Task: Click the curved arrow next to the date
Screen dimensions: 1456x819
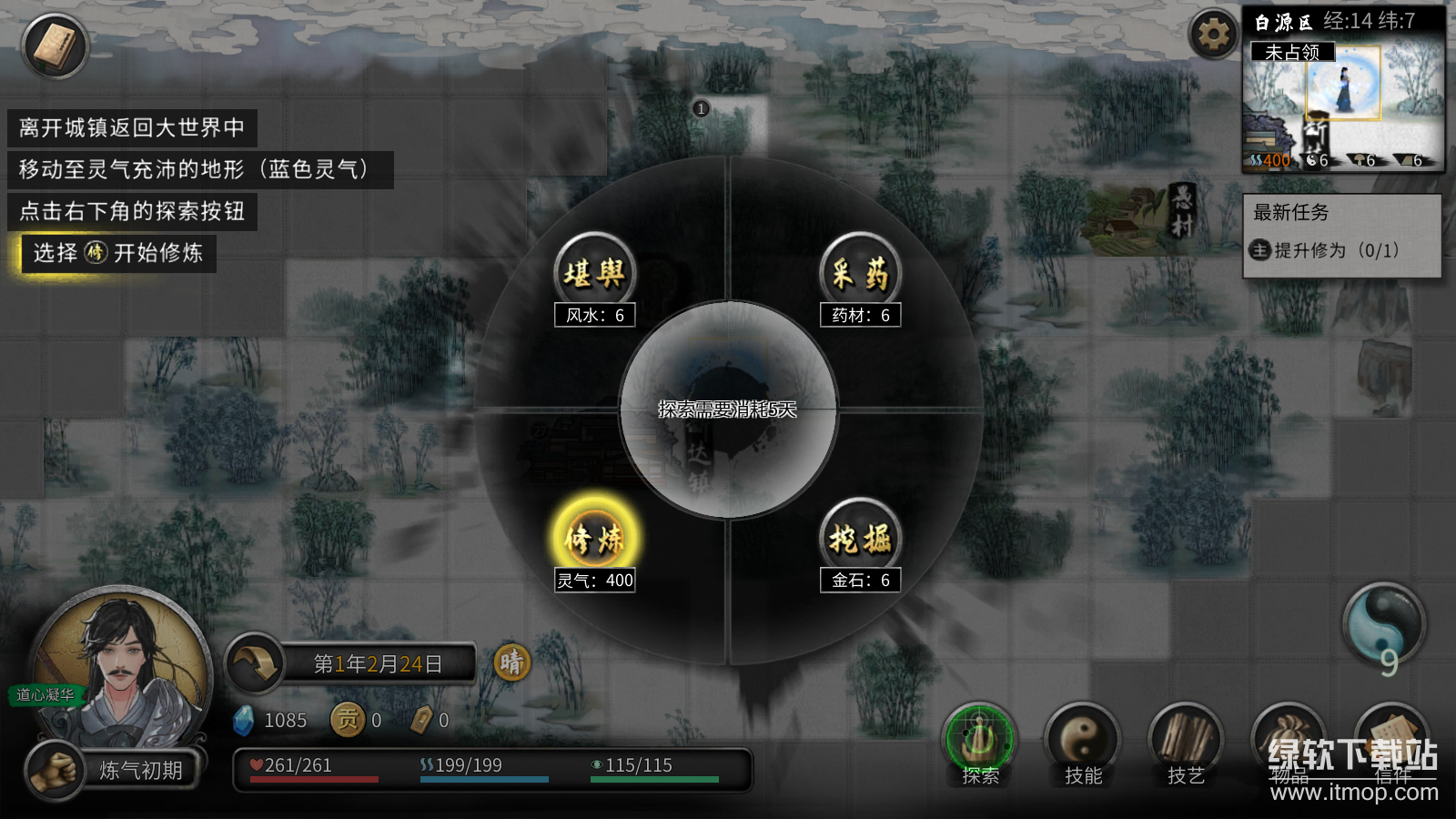Action: pos(254,663)
